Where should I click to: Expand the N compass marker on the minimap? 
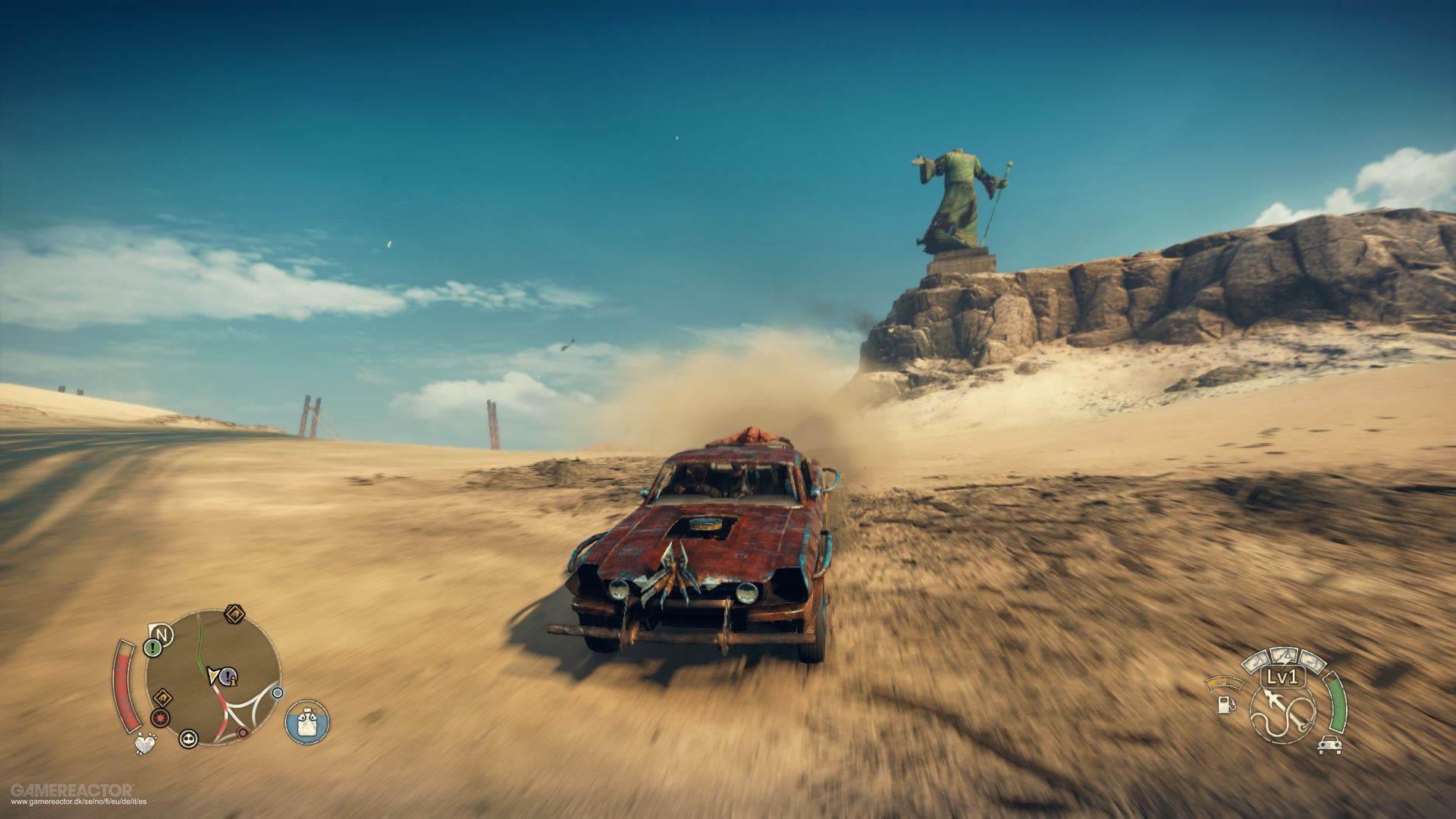coord(161,633)
